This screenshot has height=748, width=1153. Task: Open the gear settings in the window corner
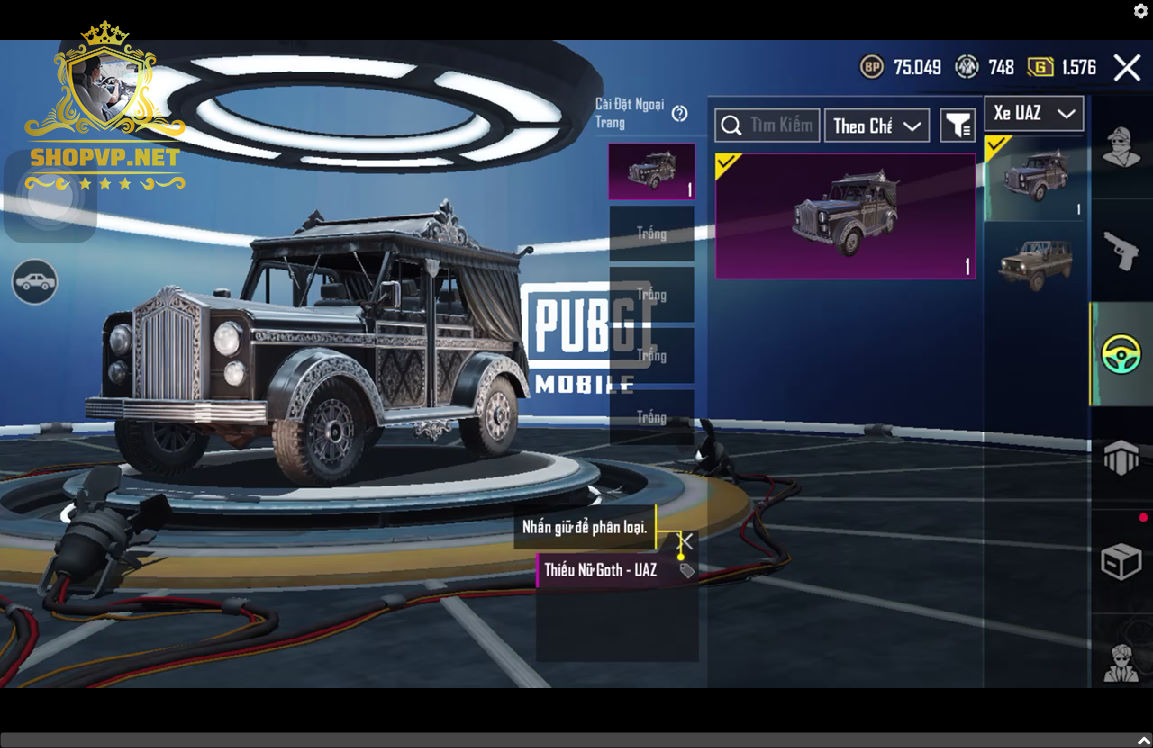click(1141, 11)
